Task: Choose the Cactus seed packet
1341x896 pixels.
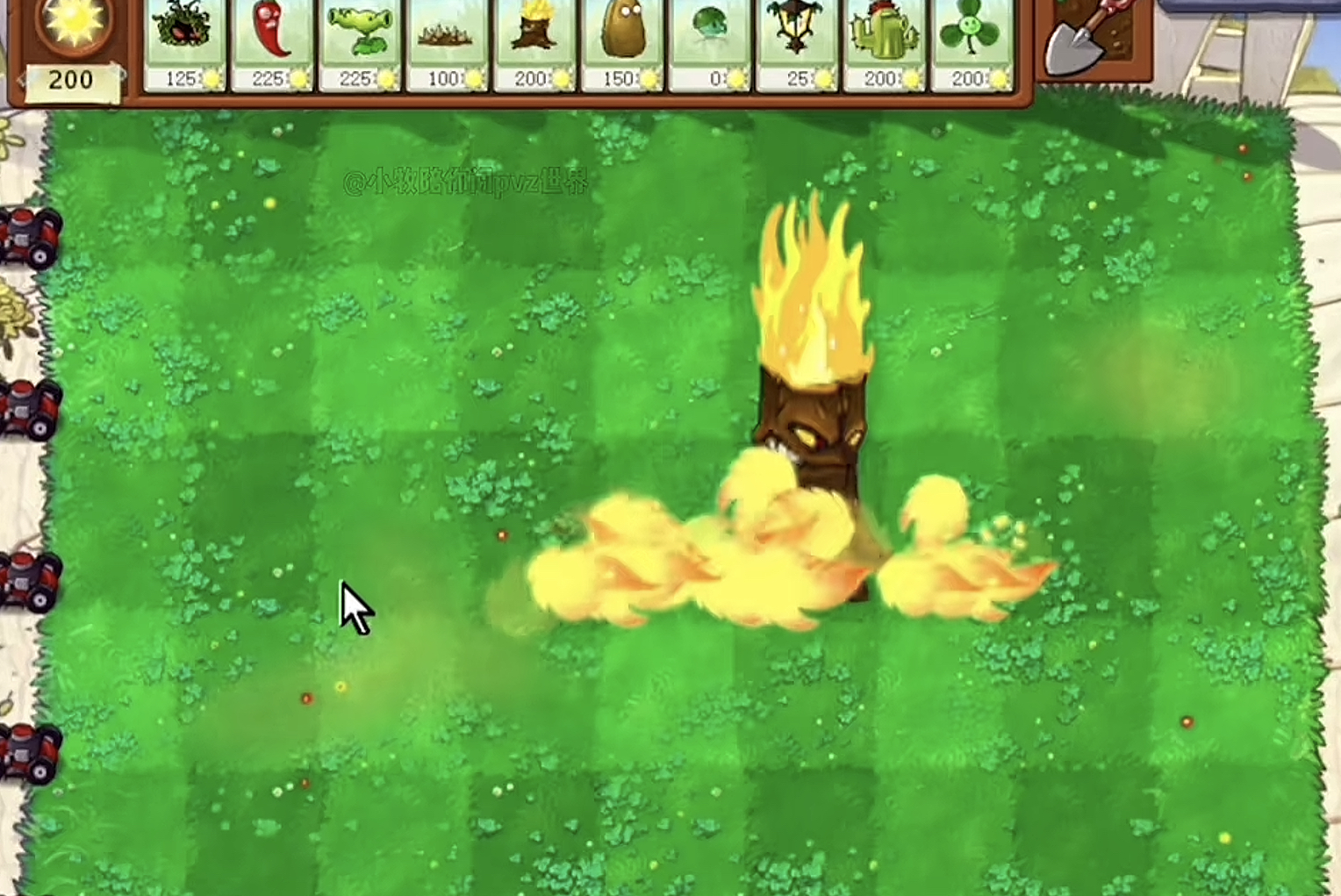Action: [x=885, y=42]
